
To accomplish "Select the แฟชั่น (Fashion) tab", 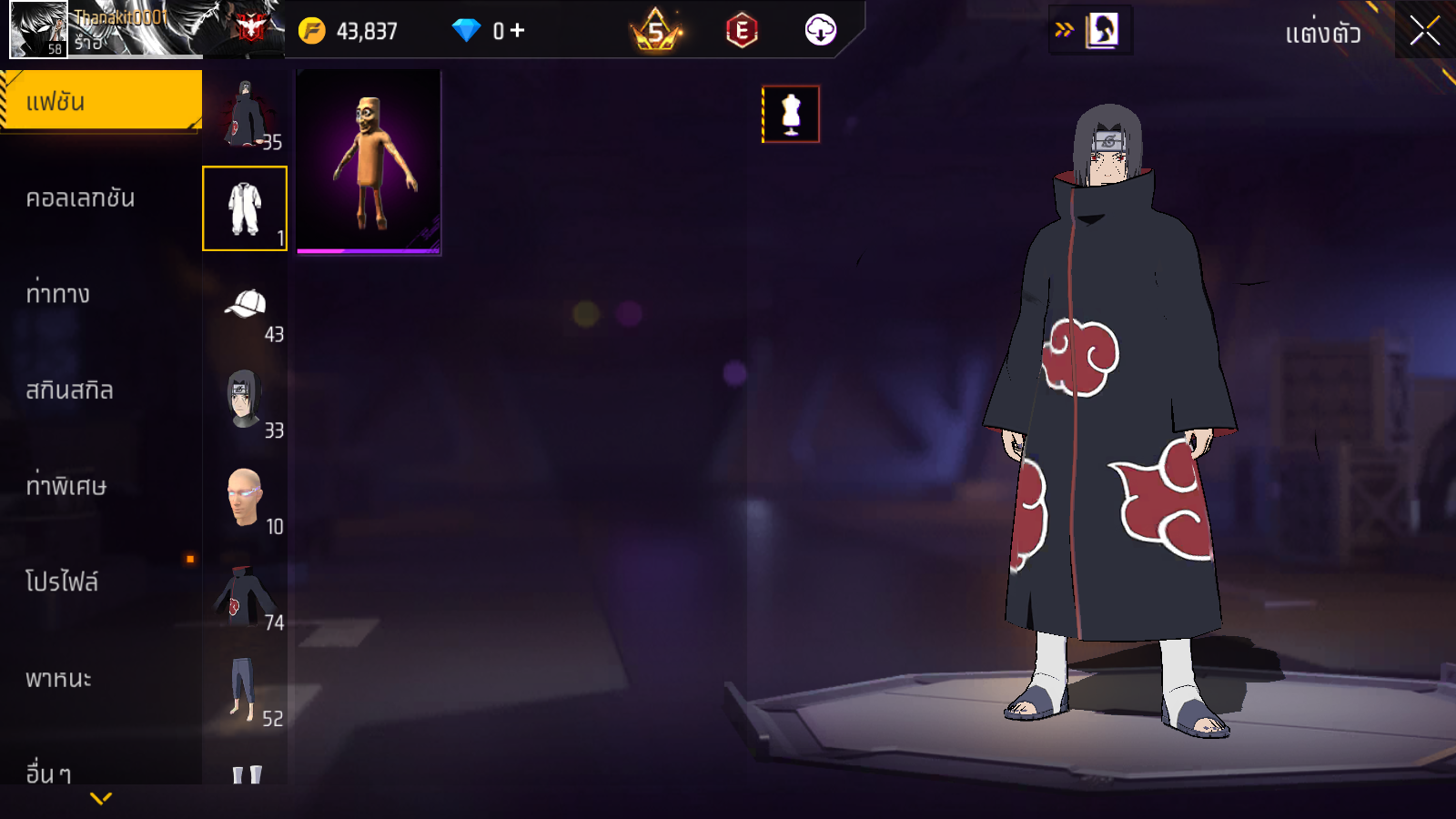I will pos(101,102).
